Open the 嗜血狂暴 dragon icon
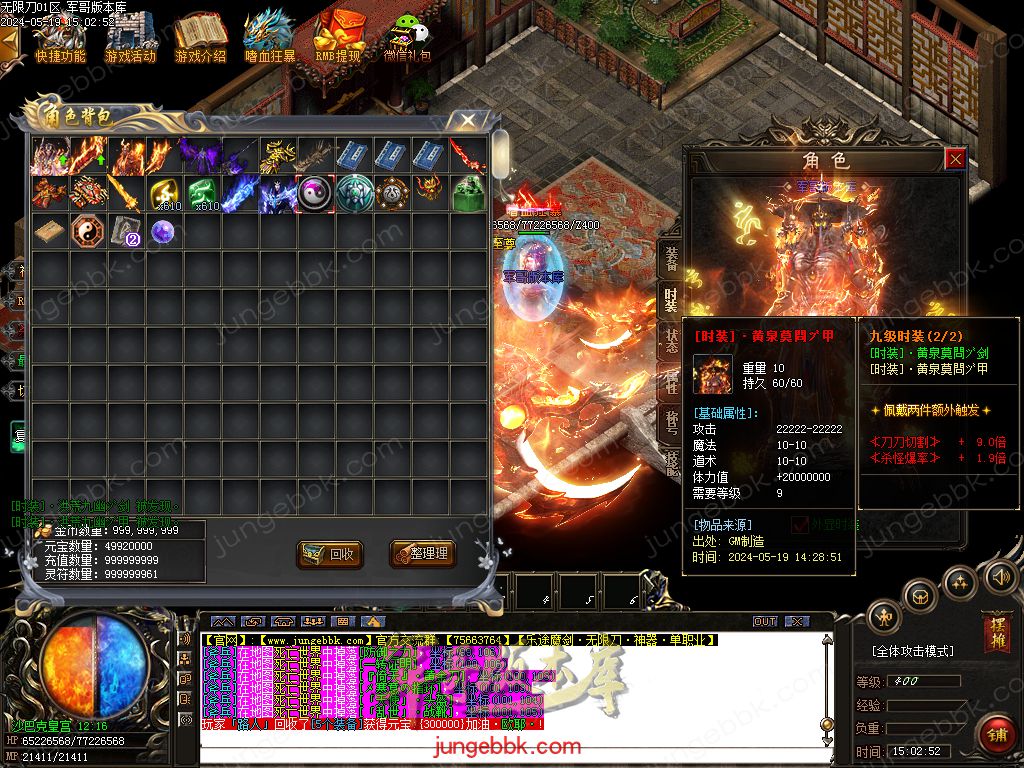Viewport: 1024px width, 768px height. [269, 38]
